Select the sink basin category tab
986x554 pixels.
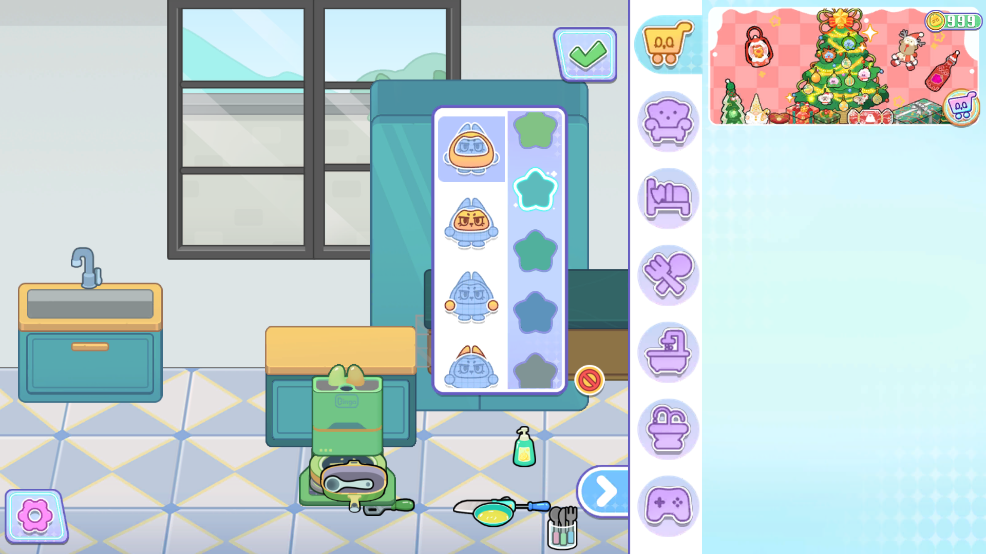pyautogui.click(x=667, y=429)
